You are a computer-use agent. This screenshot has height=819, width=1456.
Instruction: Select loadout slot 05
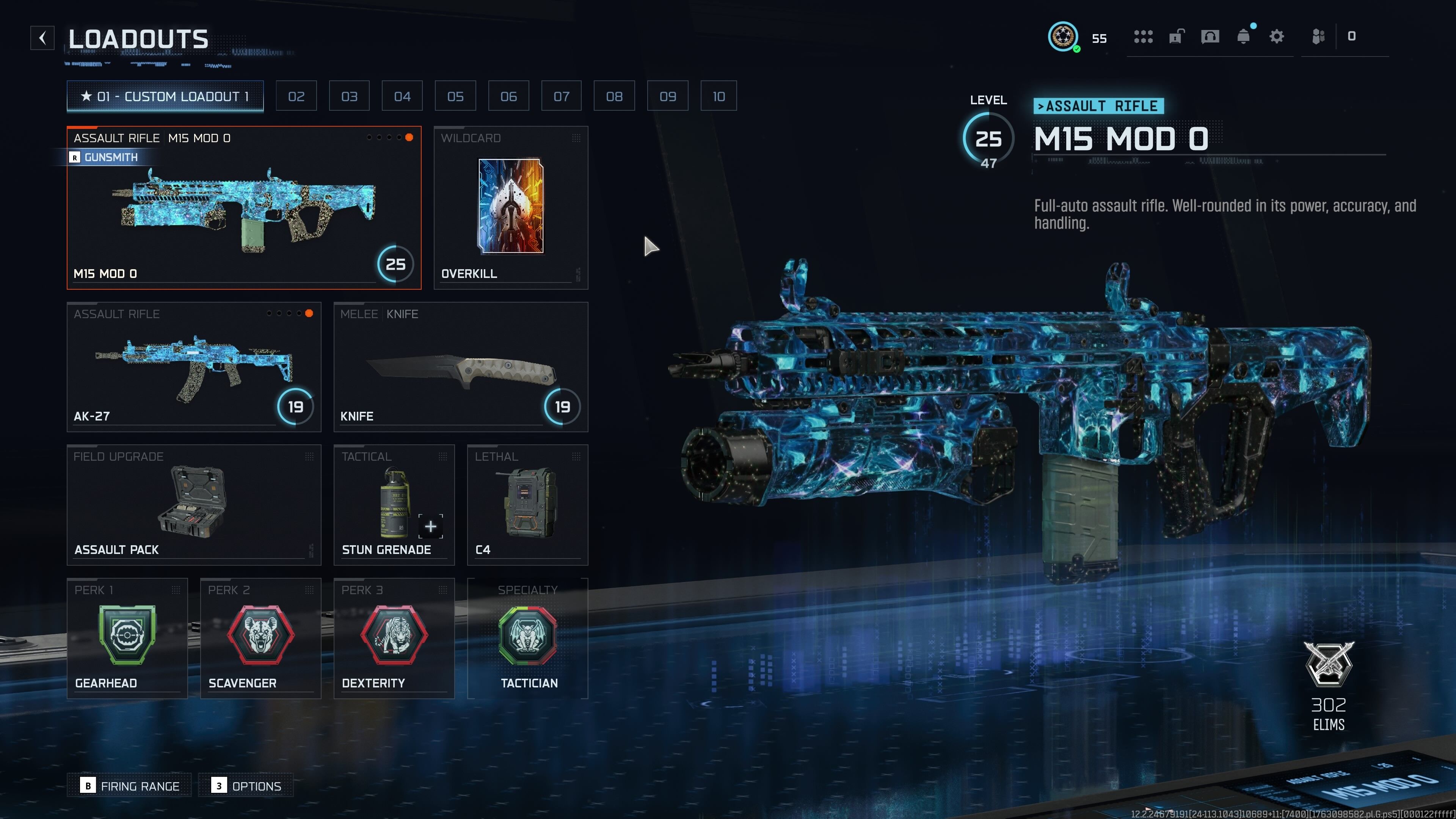tap(455, 96)
